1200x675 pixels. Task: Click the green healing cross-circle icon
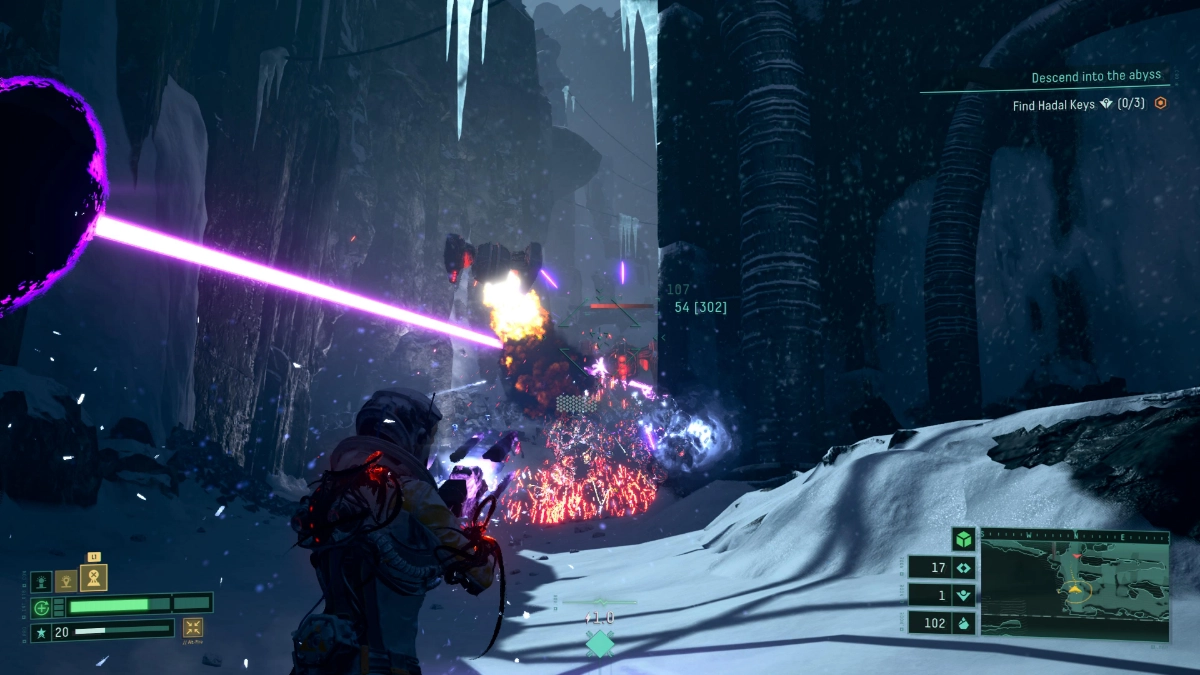41,606
